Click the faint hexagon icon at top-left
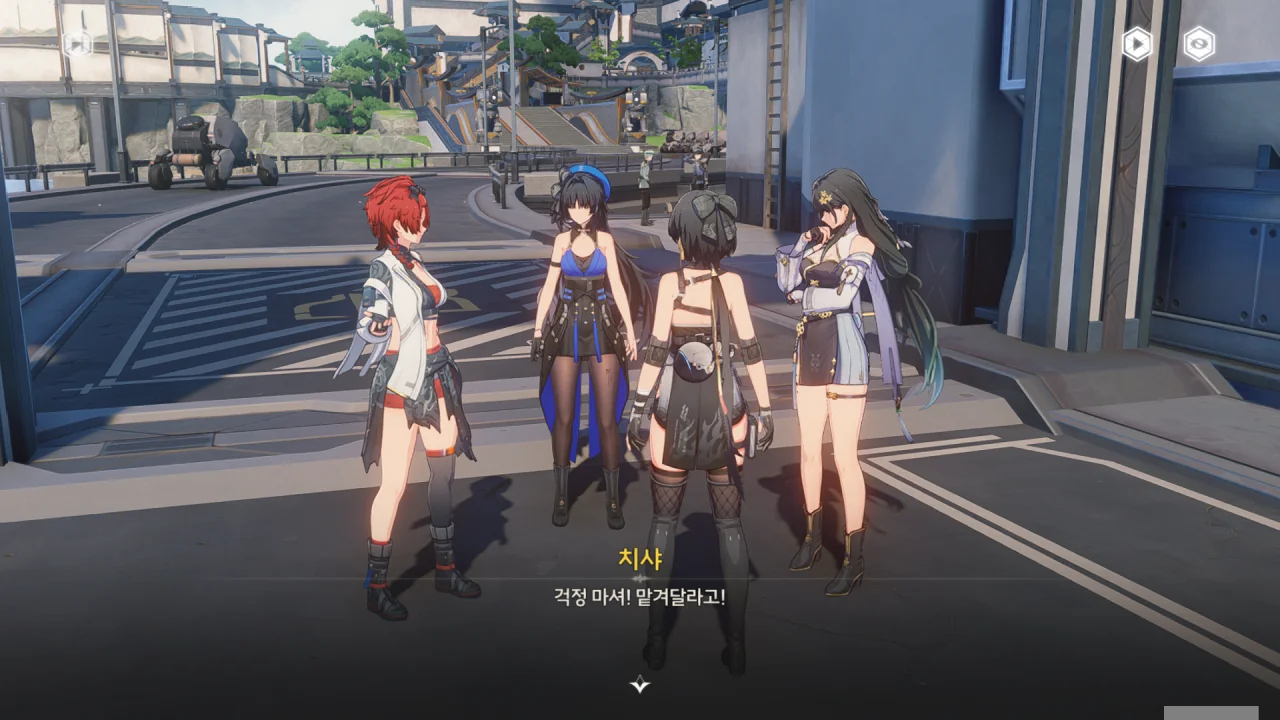The width and height of the screenshot is (1280, 720). point(77,44)
